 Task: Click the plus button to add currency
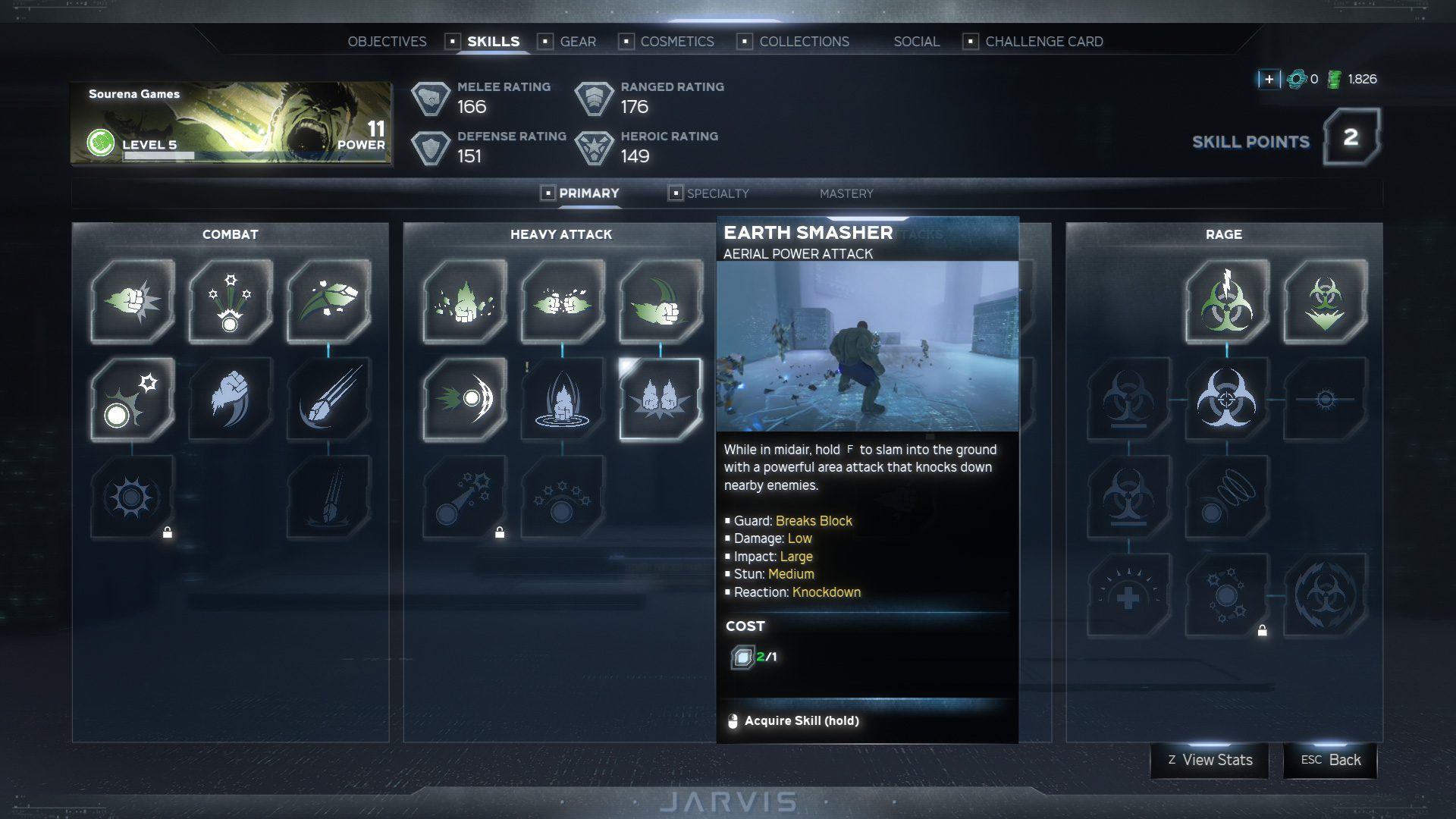point(1269,79)
